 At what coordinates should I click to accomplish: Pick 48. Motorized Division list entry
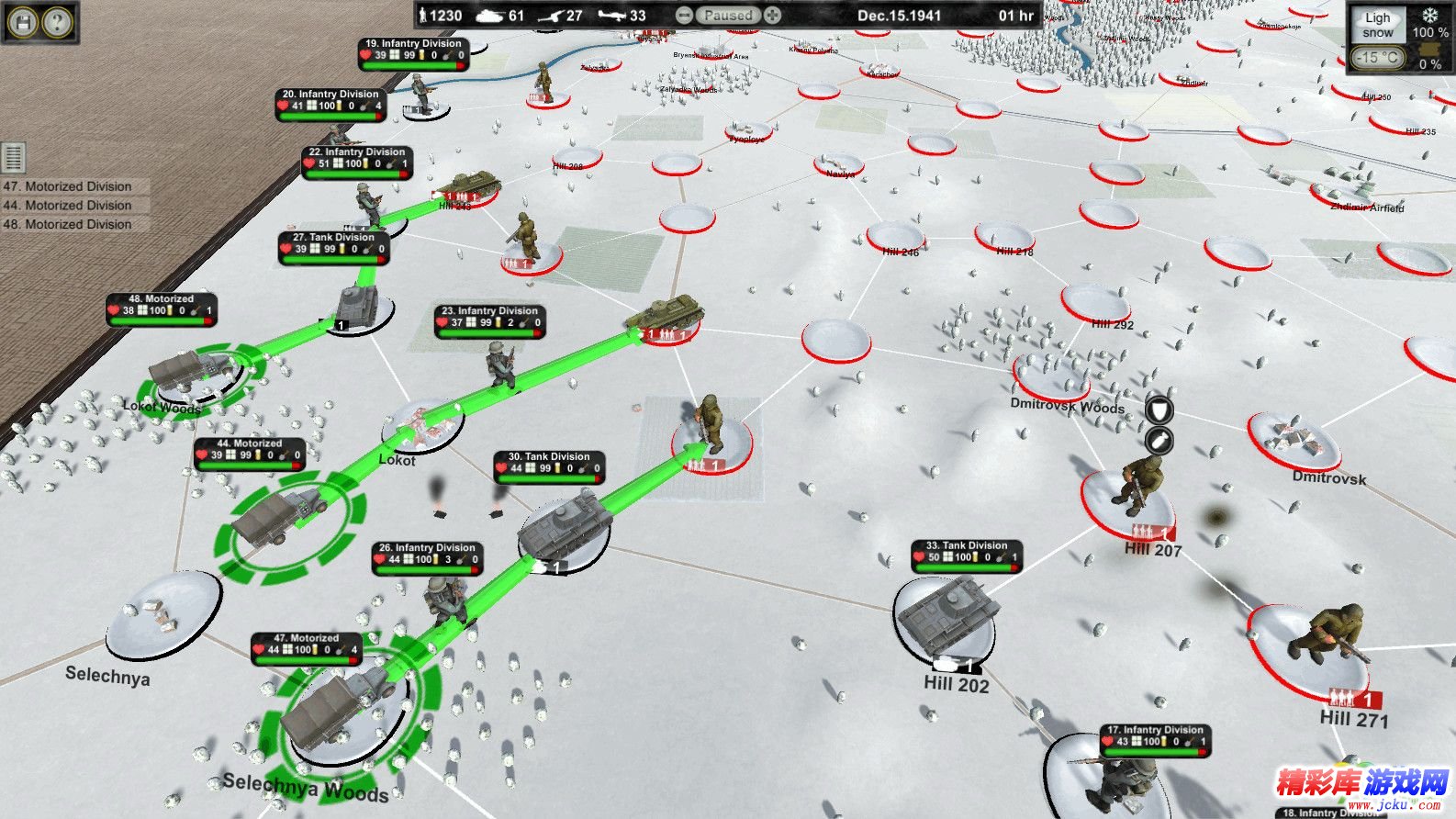click(x=68, y=224)
